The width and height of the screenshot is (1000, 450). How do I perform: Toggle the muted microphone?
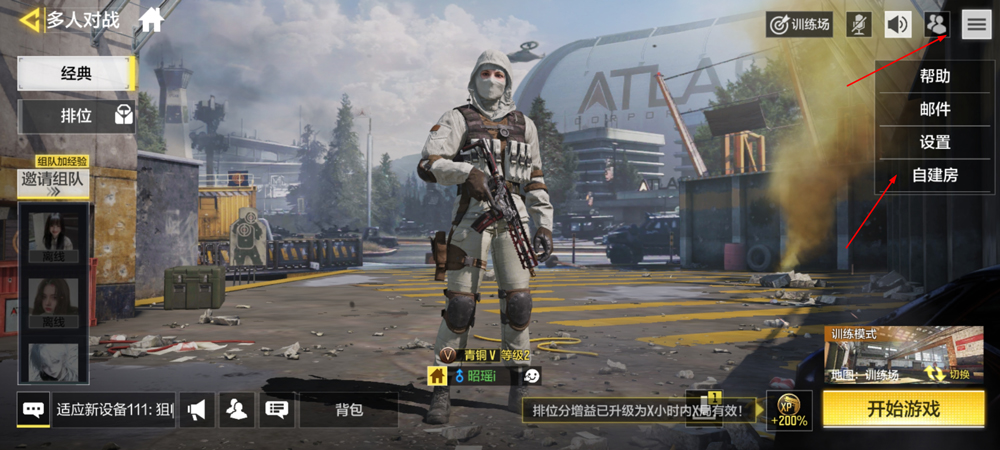pyautogui.click(x=858, y=25)
